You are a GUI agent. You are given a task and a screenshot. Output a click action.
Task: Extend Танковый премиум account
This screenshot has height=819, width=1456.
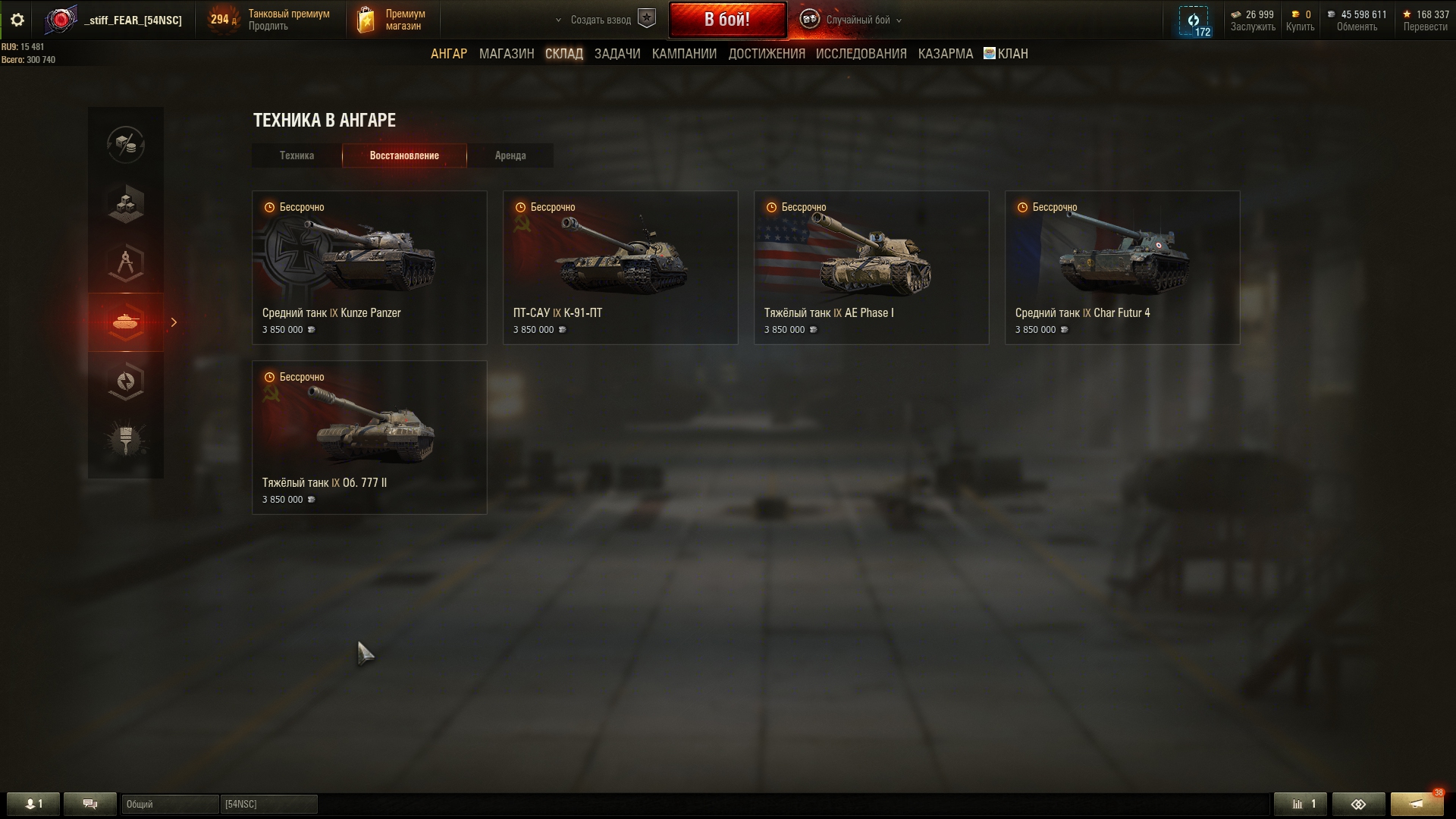click(x=268, y=27)
